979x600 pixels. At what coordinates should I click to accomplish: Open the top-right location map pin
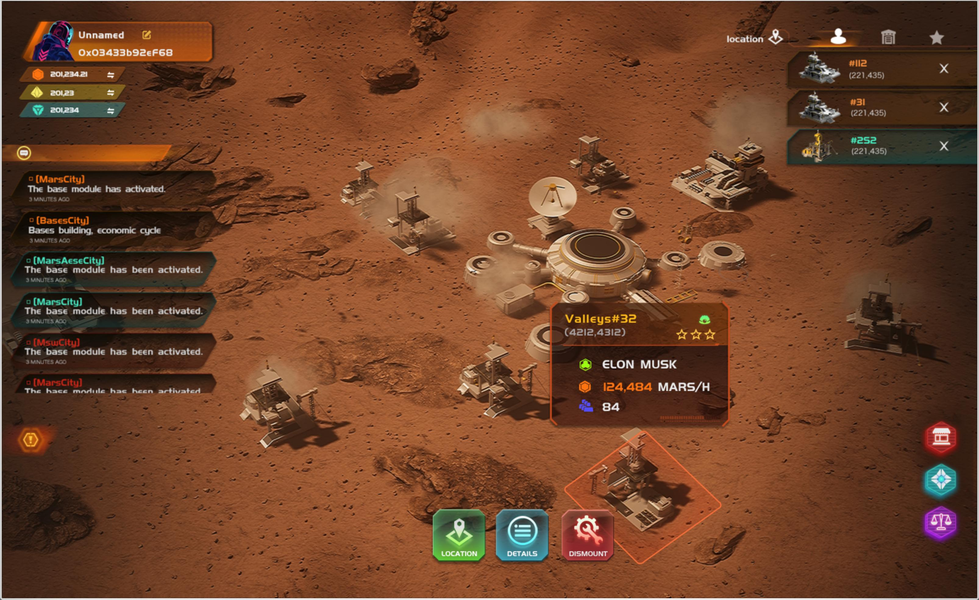(776, 38)
